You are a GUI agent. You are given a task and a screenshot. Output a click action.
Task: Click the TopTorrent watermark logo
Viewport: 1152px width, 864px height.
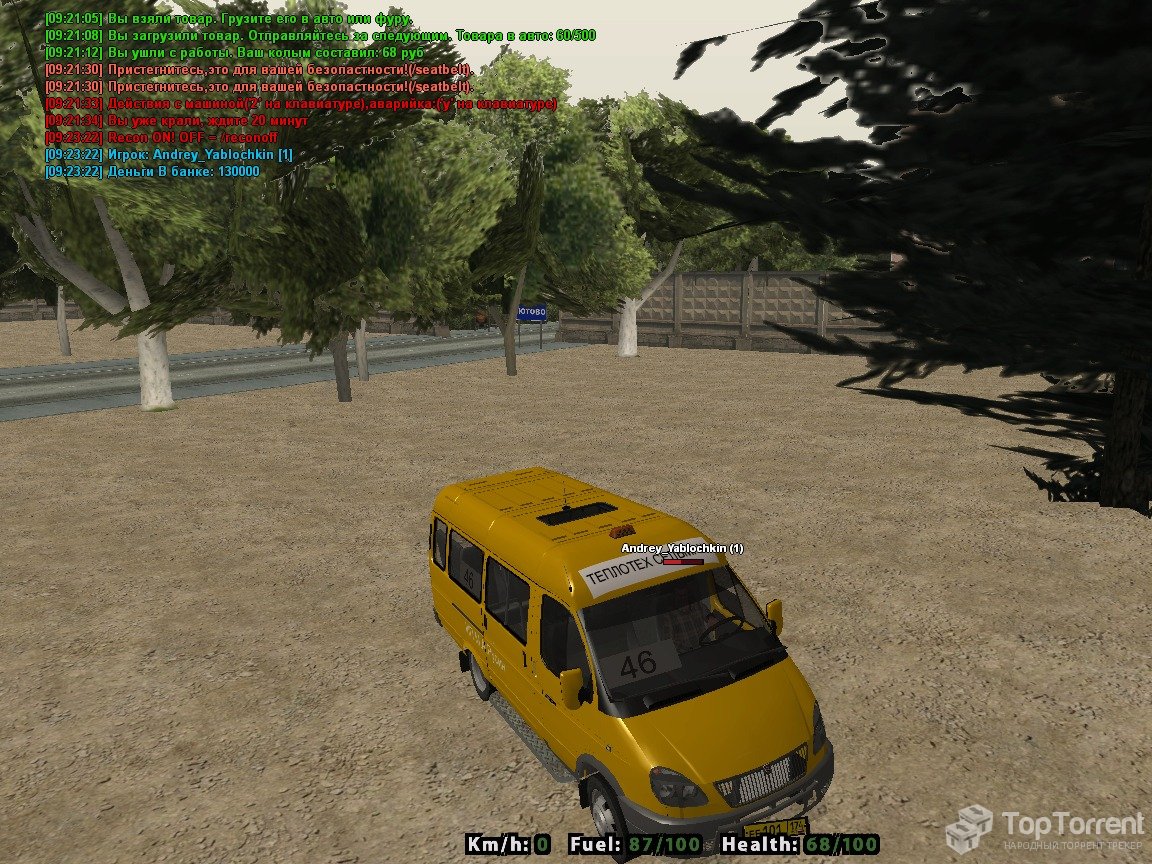[1045, 828]
